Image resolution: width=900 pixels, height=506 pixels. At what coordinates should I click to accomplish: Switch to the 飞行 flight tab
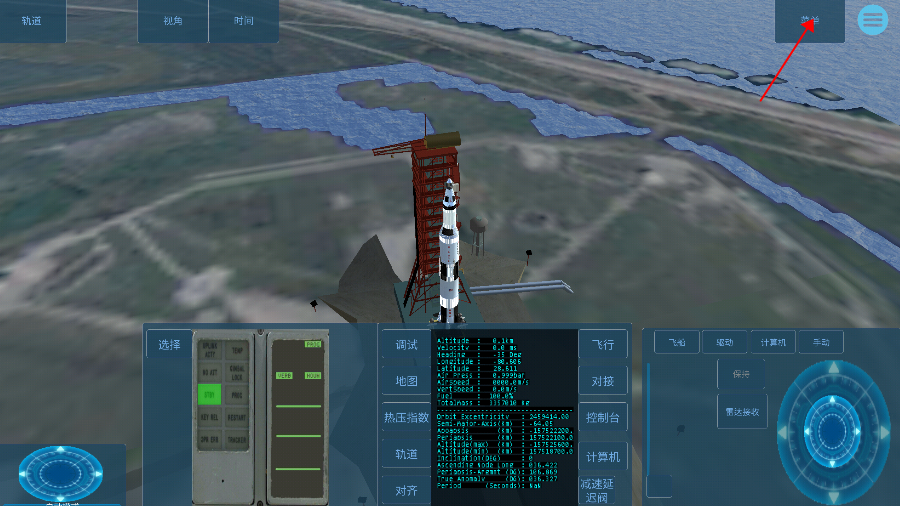[602, 345]
